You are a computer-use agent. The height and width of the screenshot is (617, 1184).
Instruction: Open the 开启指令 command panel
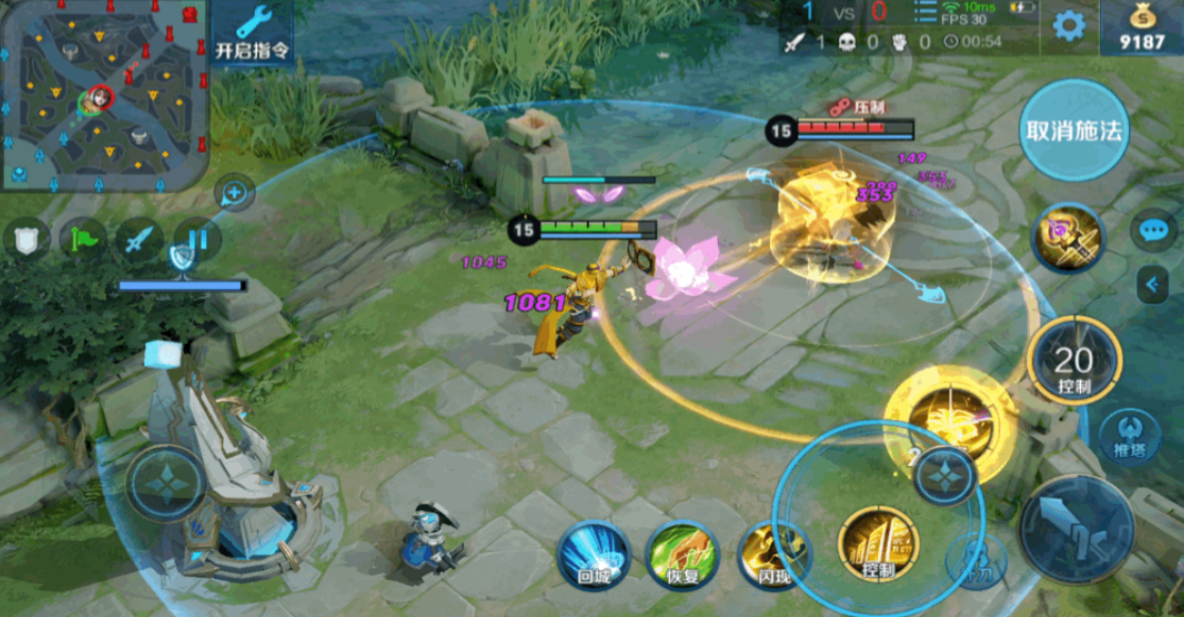pyautogui.click(x=252, y=33)
